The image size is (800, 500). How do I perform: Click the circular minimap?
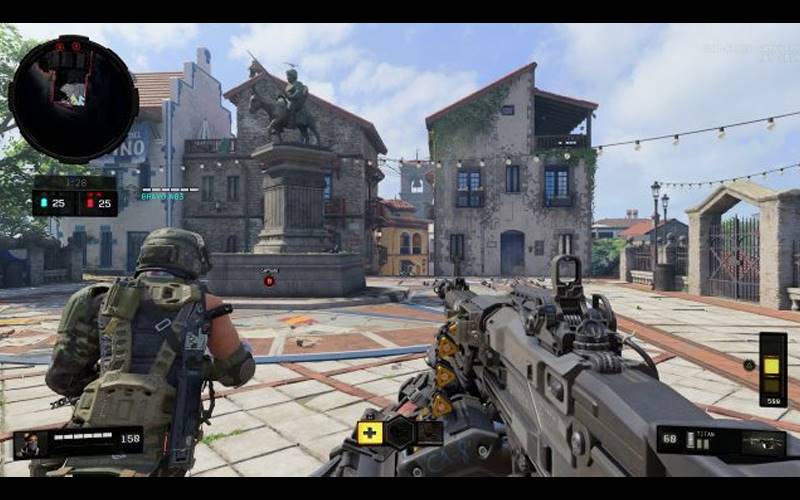73,99
